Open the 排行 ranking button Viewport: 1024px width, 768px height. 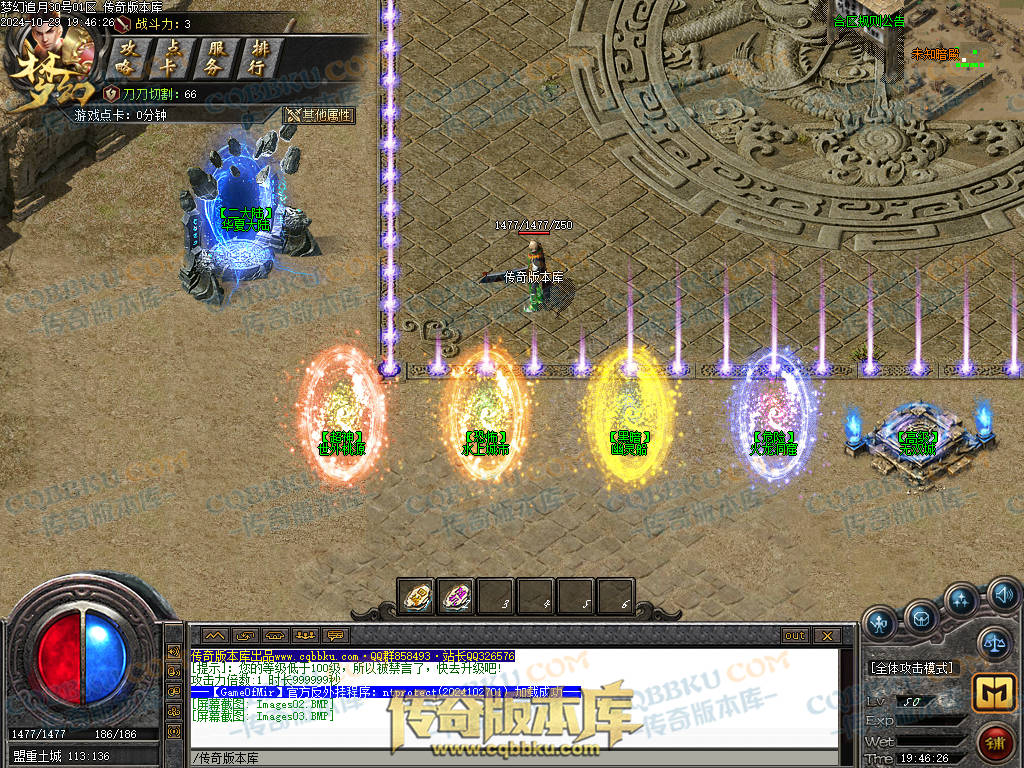point(258,58)
